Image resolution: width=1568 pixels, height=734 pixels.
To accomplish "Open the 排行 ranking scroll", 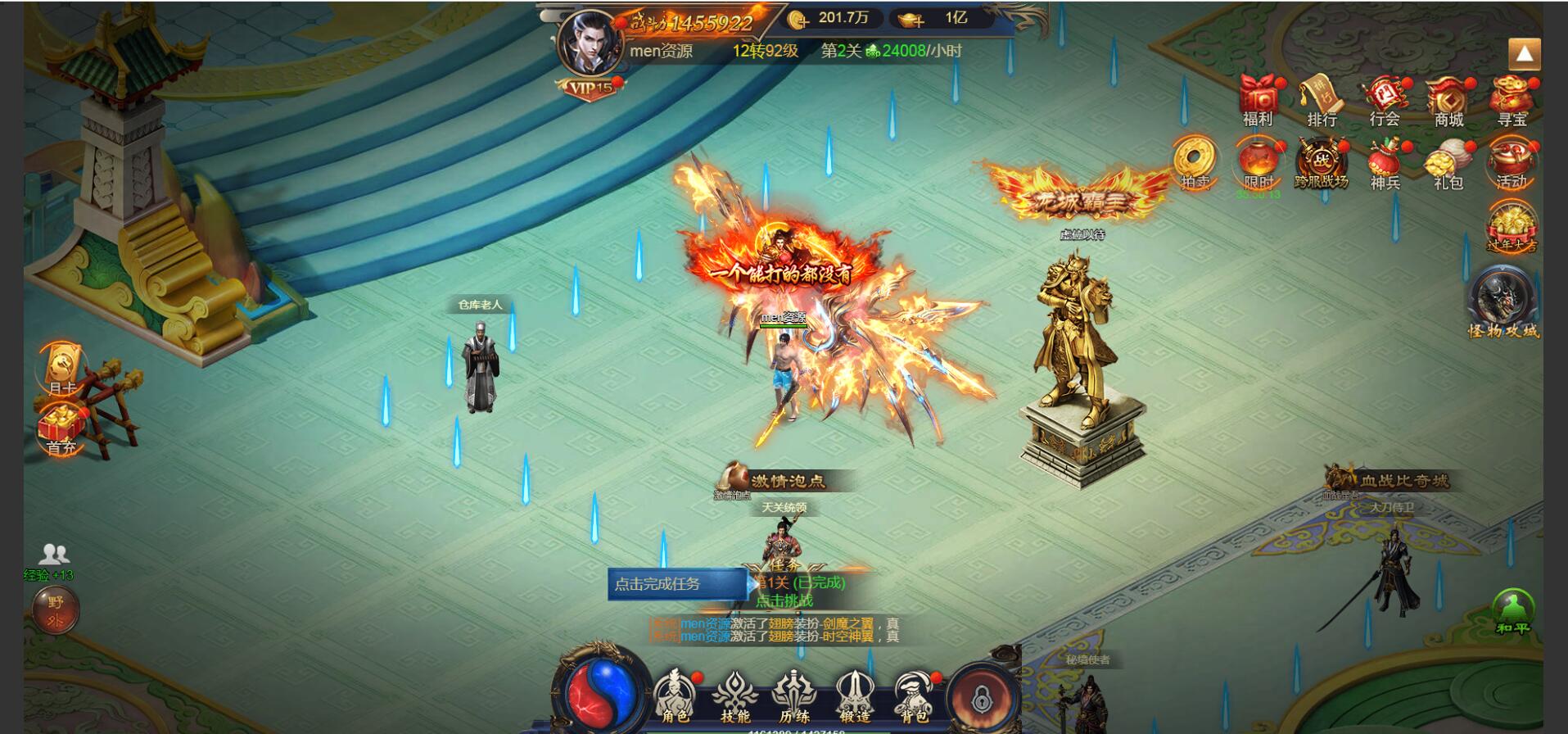I will coord(1322,98).
